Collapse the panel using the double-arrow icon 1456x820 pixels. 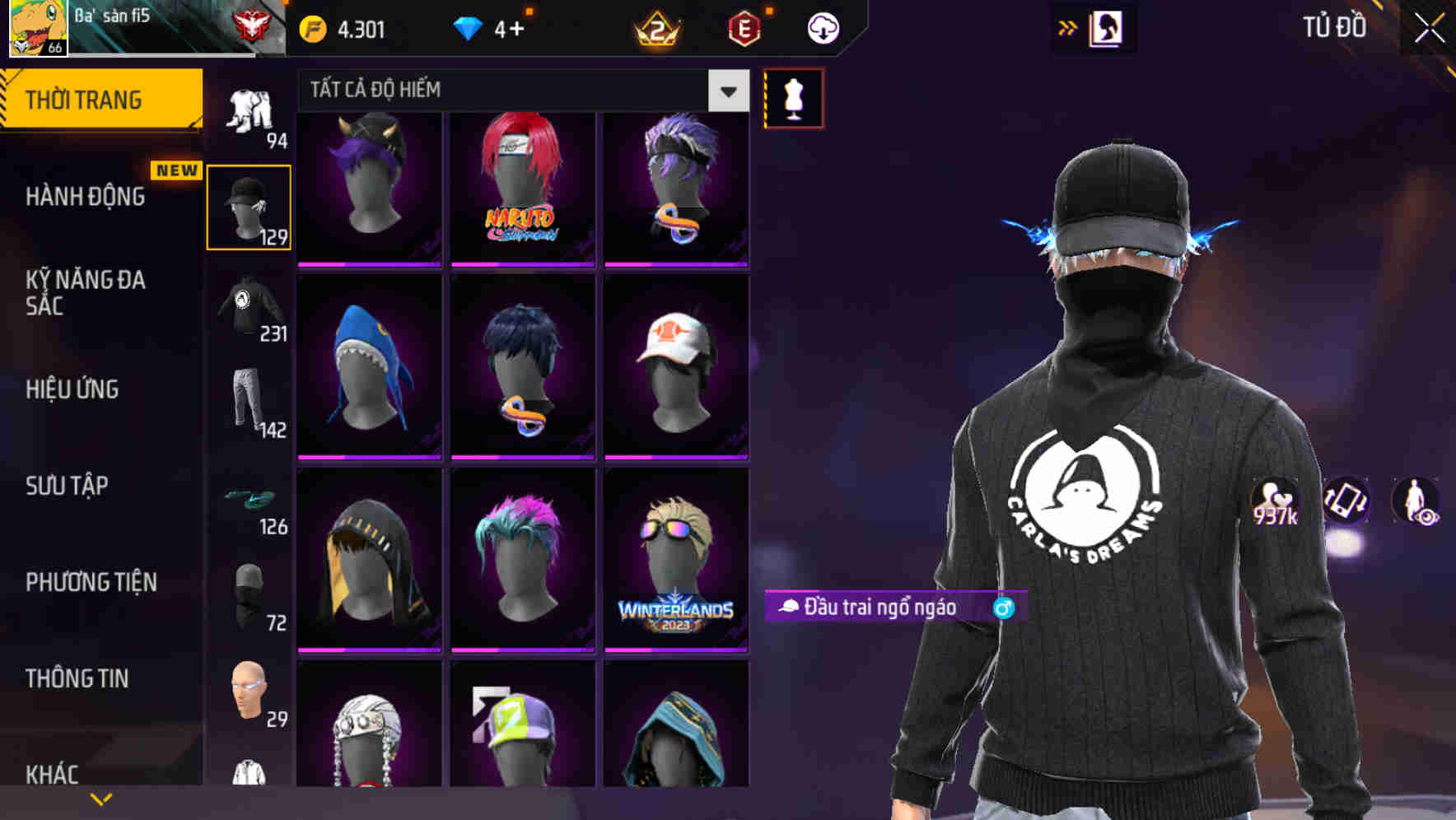point(1068,26)
